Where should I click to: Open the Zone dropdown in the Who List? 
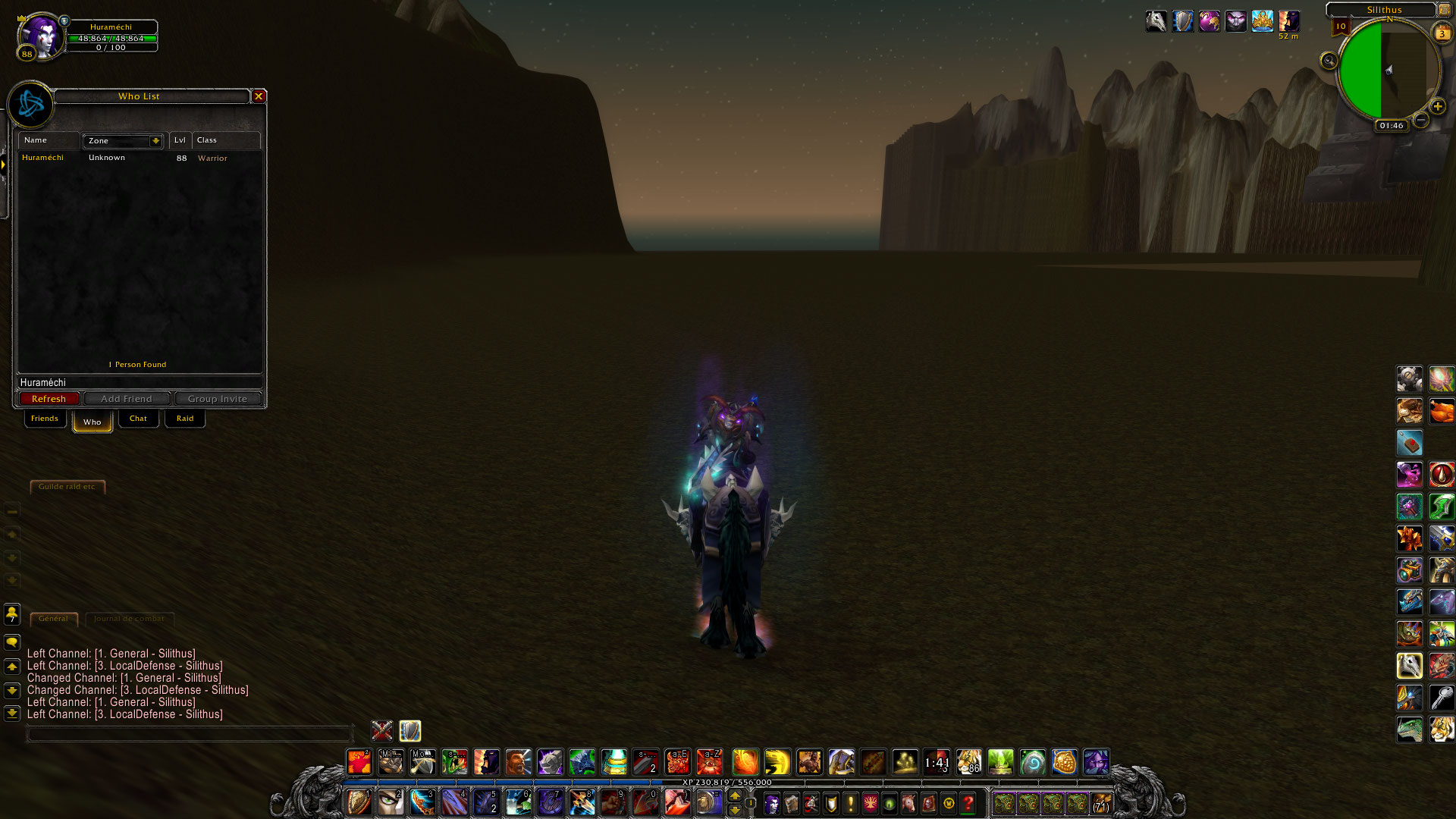point(121,141)
